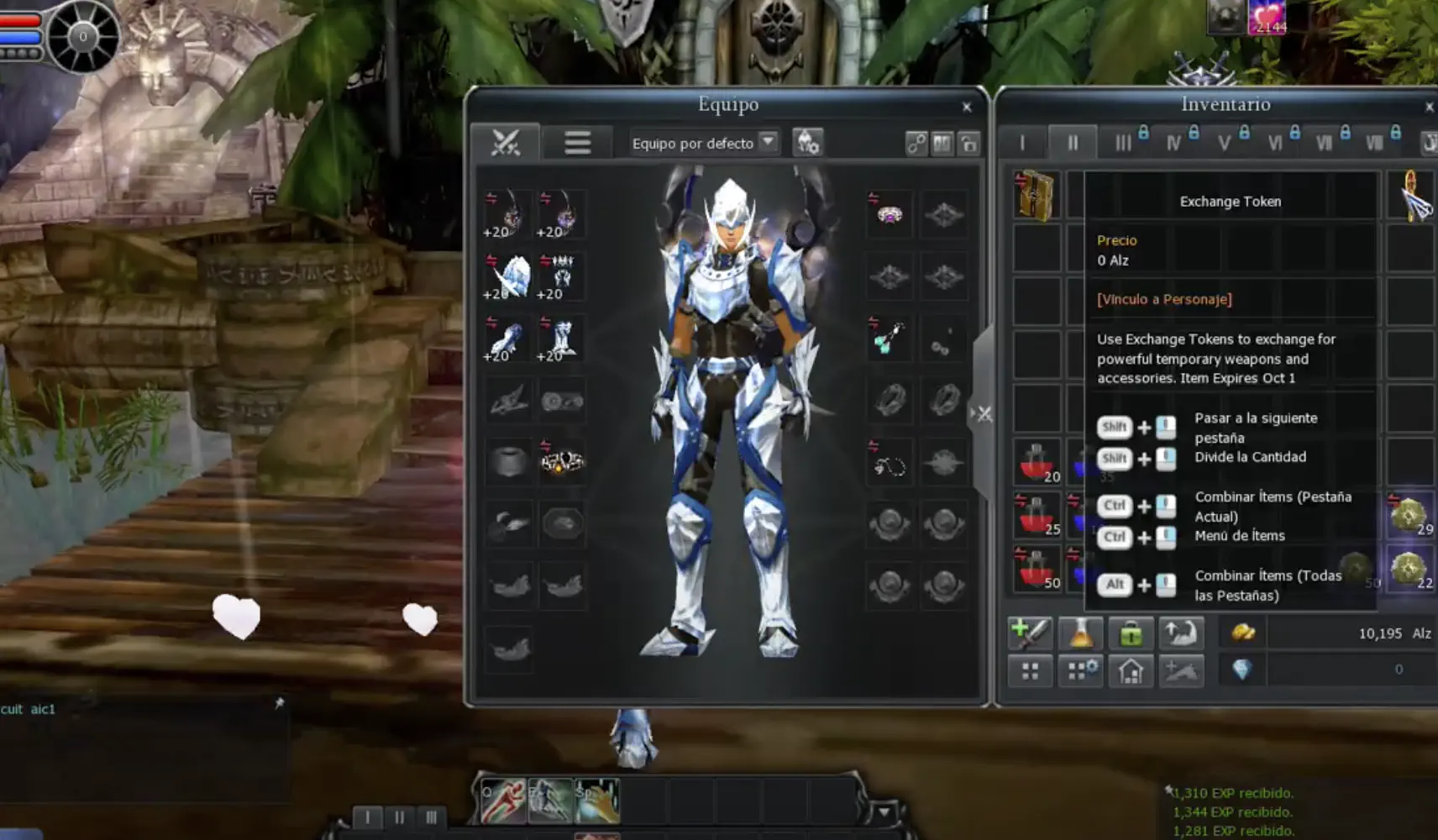Toggle the lock on inventory tab IV
Screen dimensions: 1438x840
[1193, 132]
